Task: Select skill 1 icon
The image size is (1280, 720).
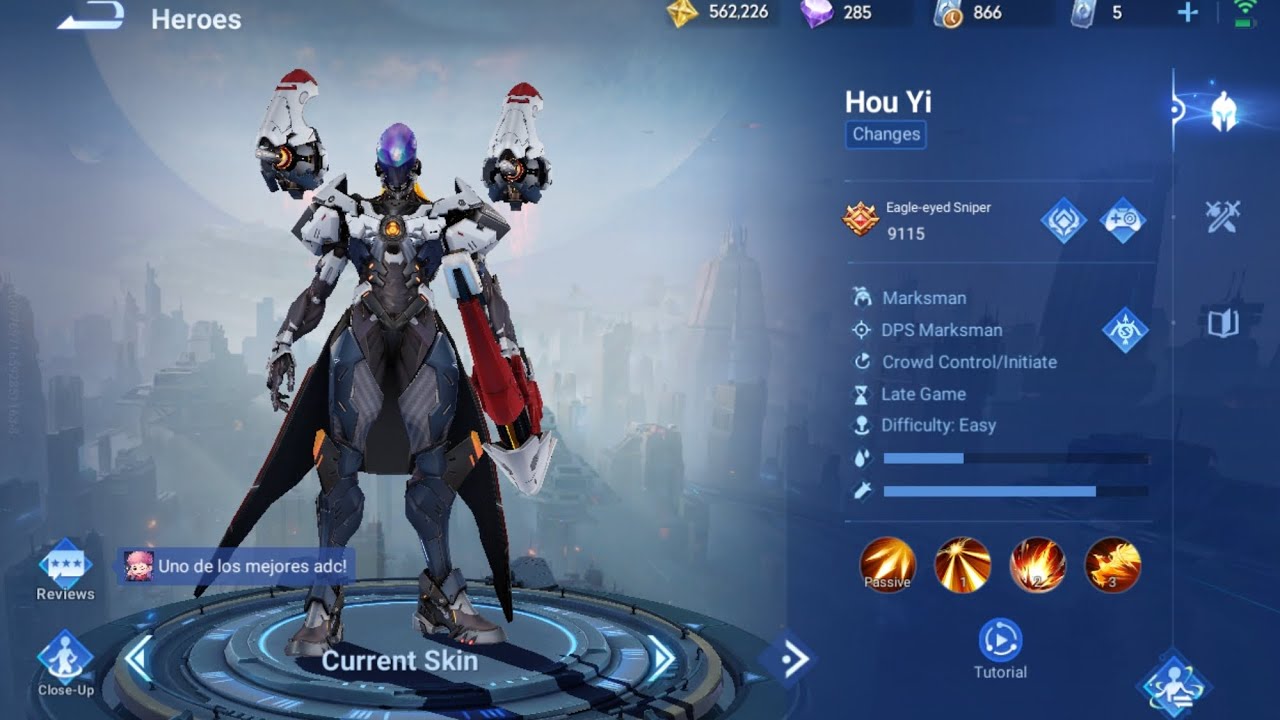Action: pyautogui.click(x=962, y=565)
